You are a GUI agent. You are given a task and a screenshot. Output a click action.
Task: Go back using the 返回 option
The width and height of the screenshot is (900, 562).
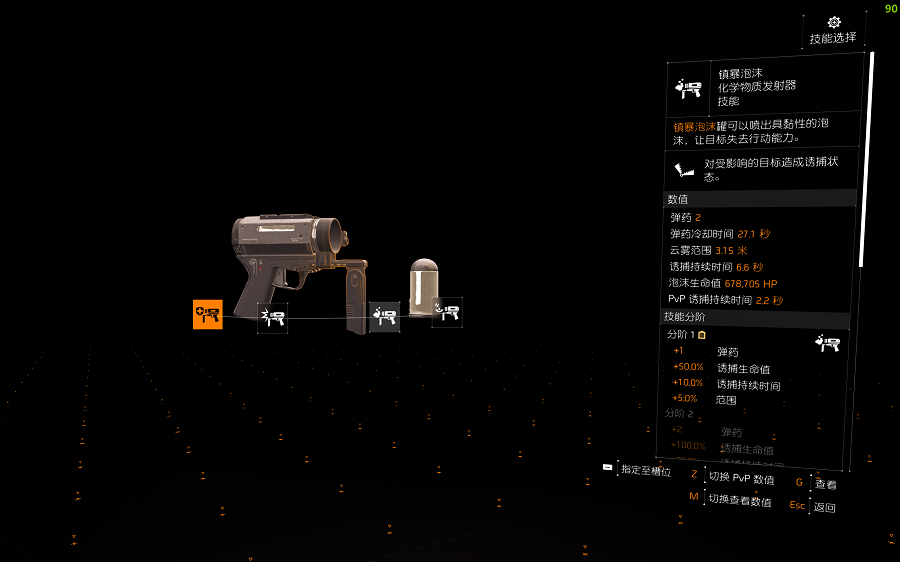tap(824, 507)
